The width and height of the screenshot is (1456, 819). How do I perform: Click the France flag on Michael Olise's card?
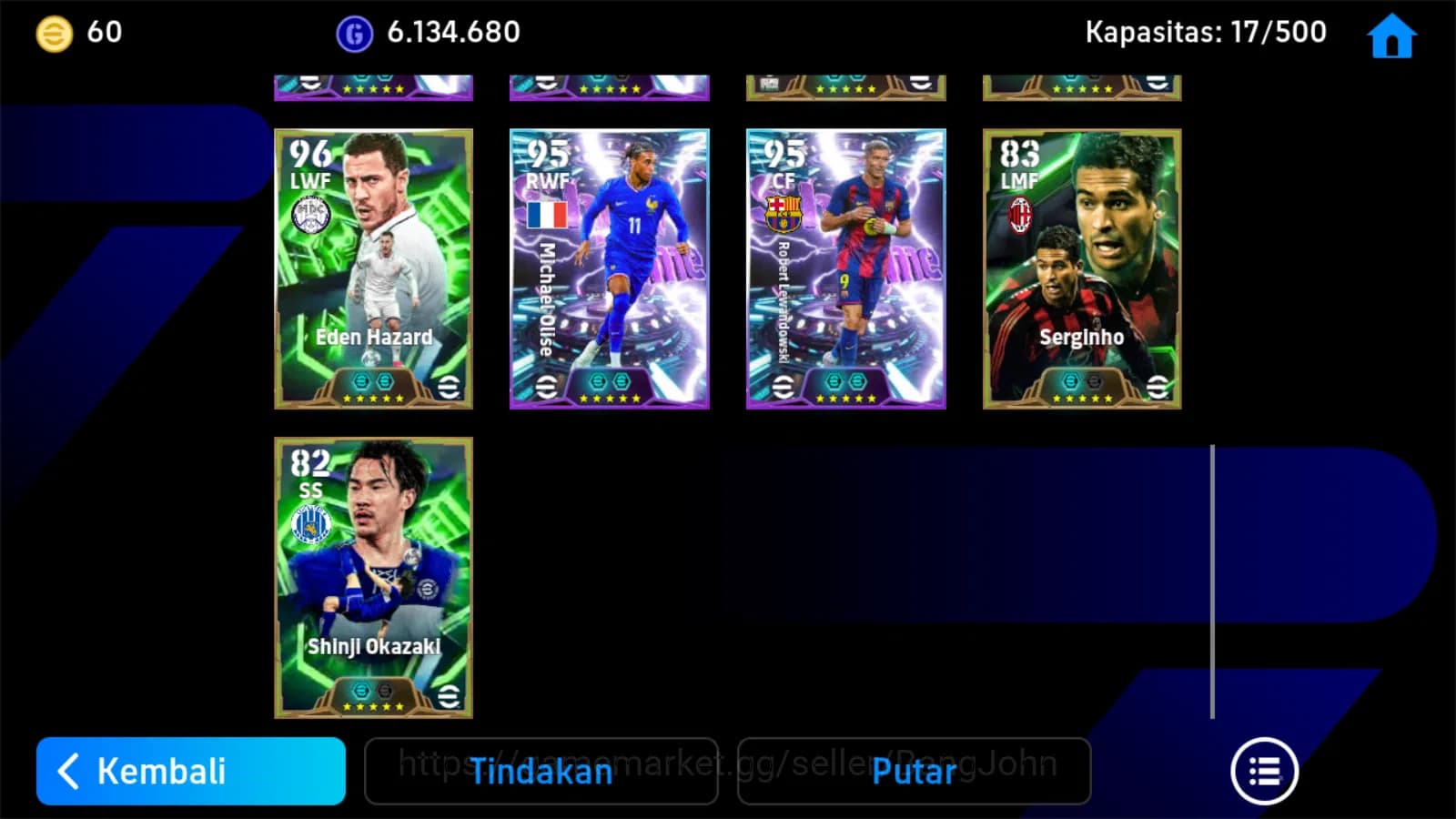(x=547, y=215)
